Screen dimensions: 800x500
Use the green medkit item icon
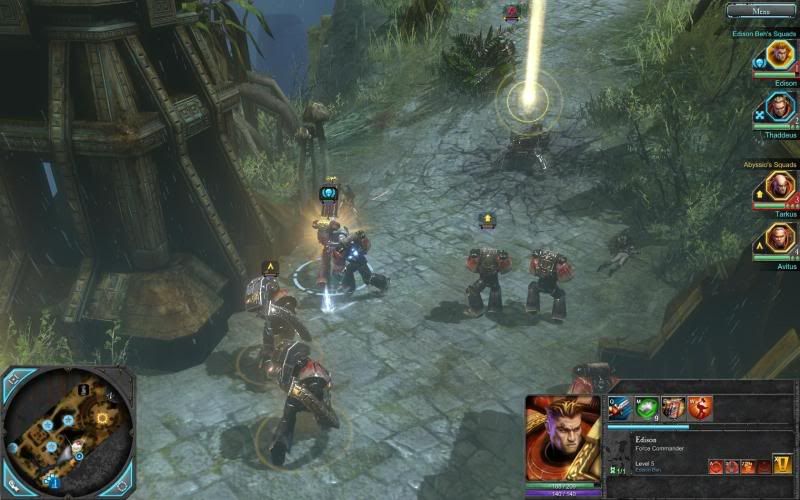[647, 408]
